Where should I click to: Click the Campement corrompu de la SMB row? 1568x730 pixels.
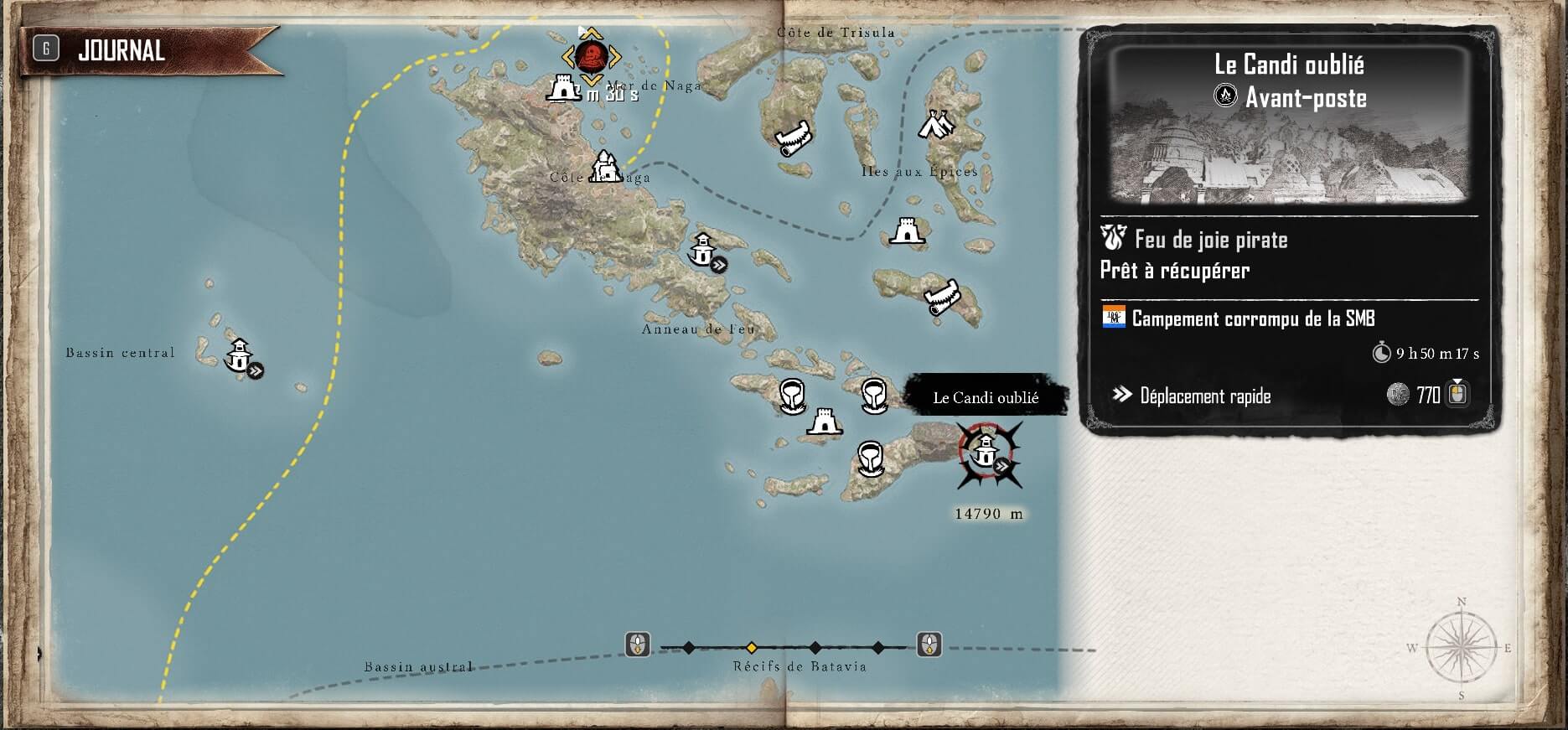[x=1252, y=318]
